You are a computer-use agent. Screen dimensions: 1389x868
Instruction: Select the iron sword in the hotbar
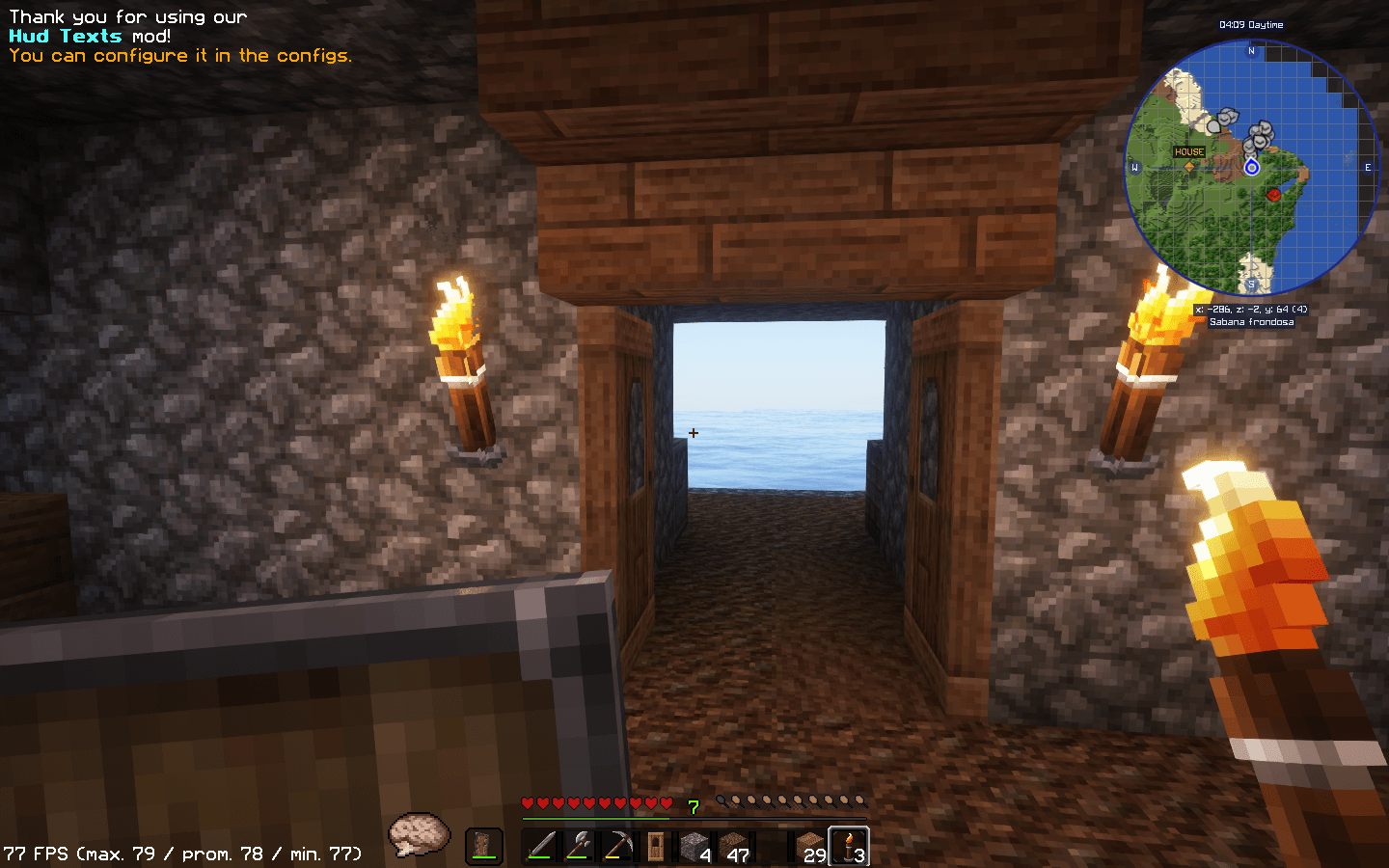540,847
